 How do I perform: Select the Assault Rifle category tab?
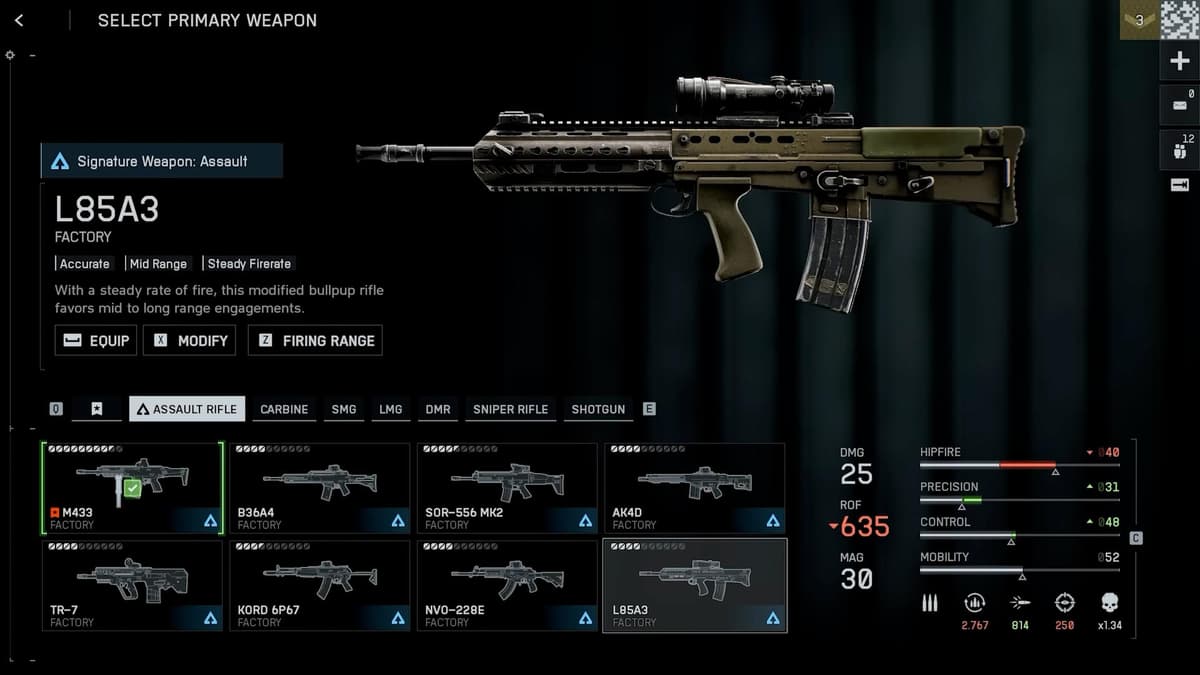click(x=187, y=409)
